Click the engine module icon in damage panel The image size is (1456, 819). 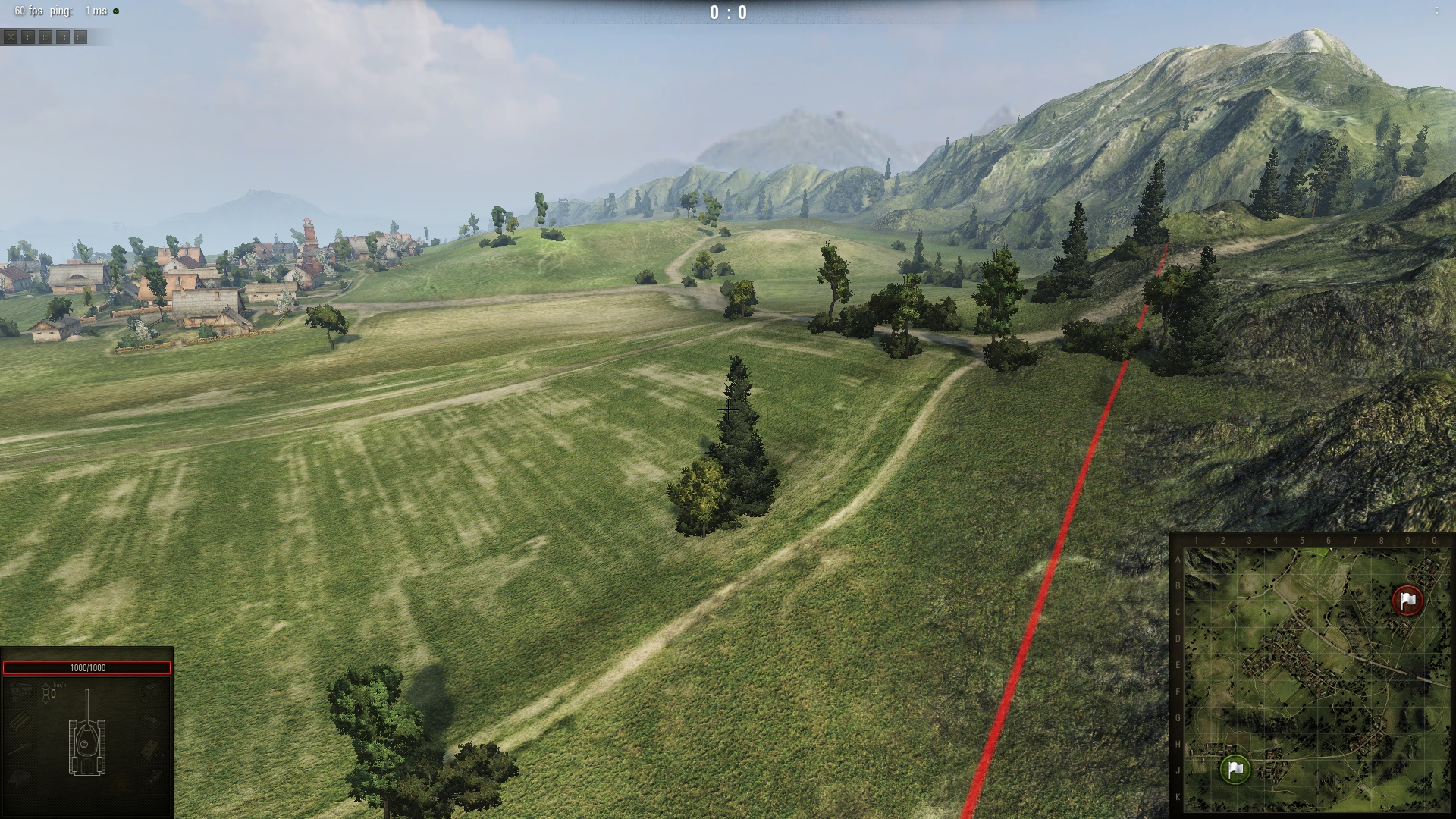(x=20, y=691)
